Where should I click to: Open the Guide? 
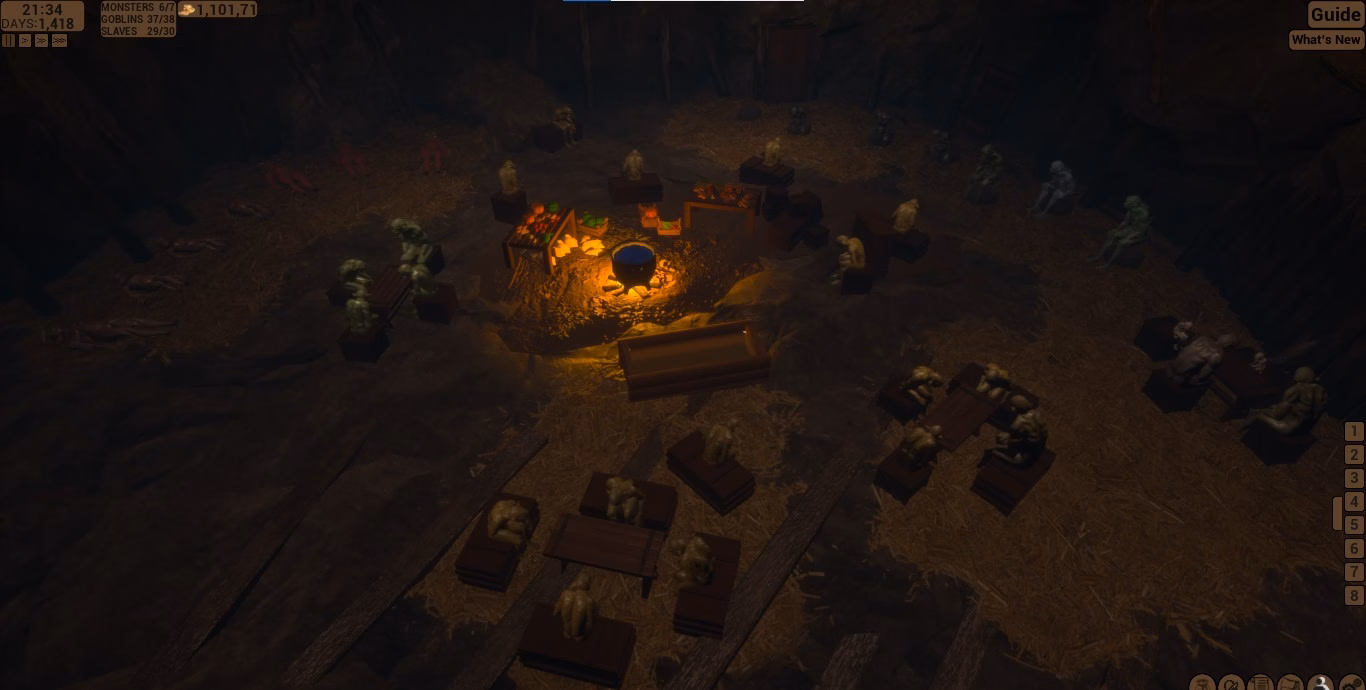1336,14
